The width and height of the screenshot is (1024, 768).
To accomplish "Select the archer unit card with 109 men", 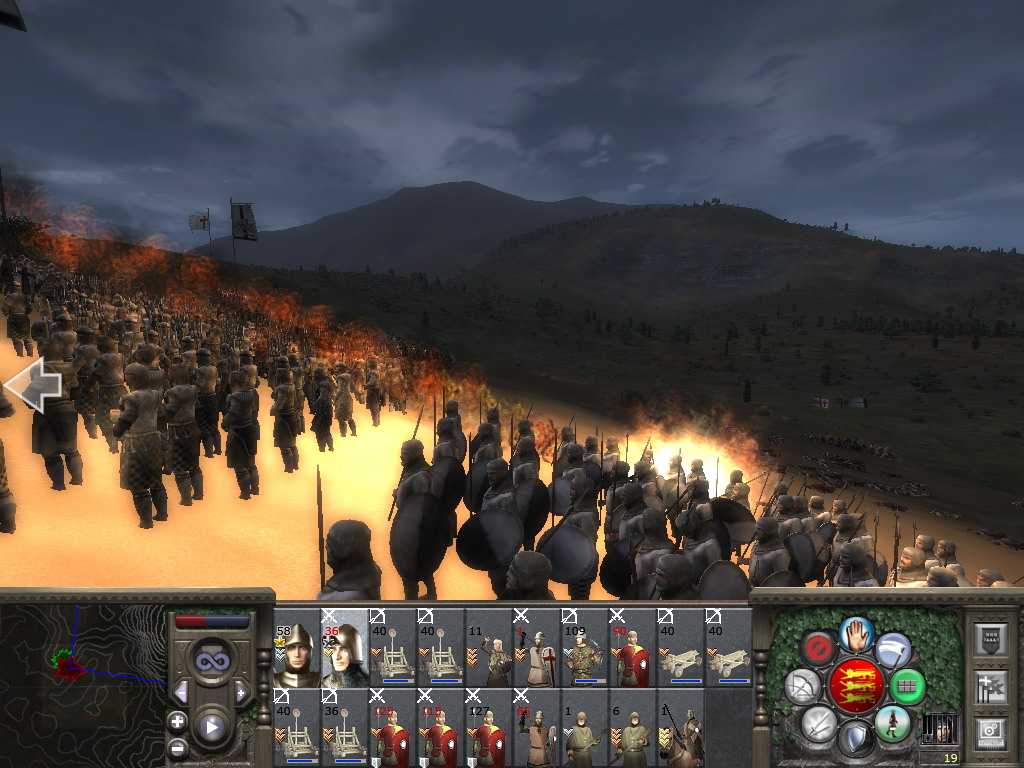I will pos(585,648).
